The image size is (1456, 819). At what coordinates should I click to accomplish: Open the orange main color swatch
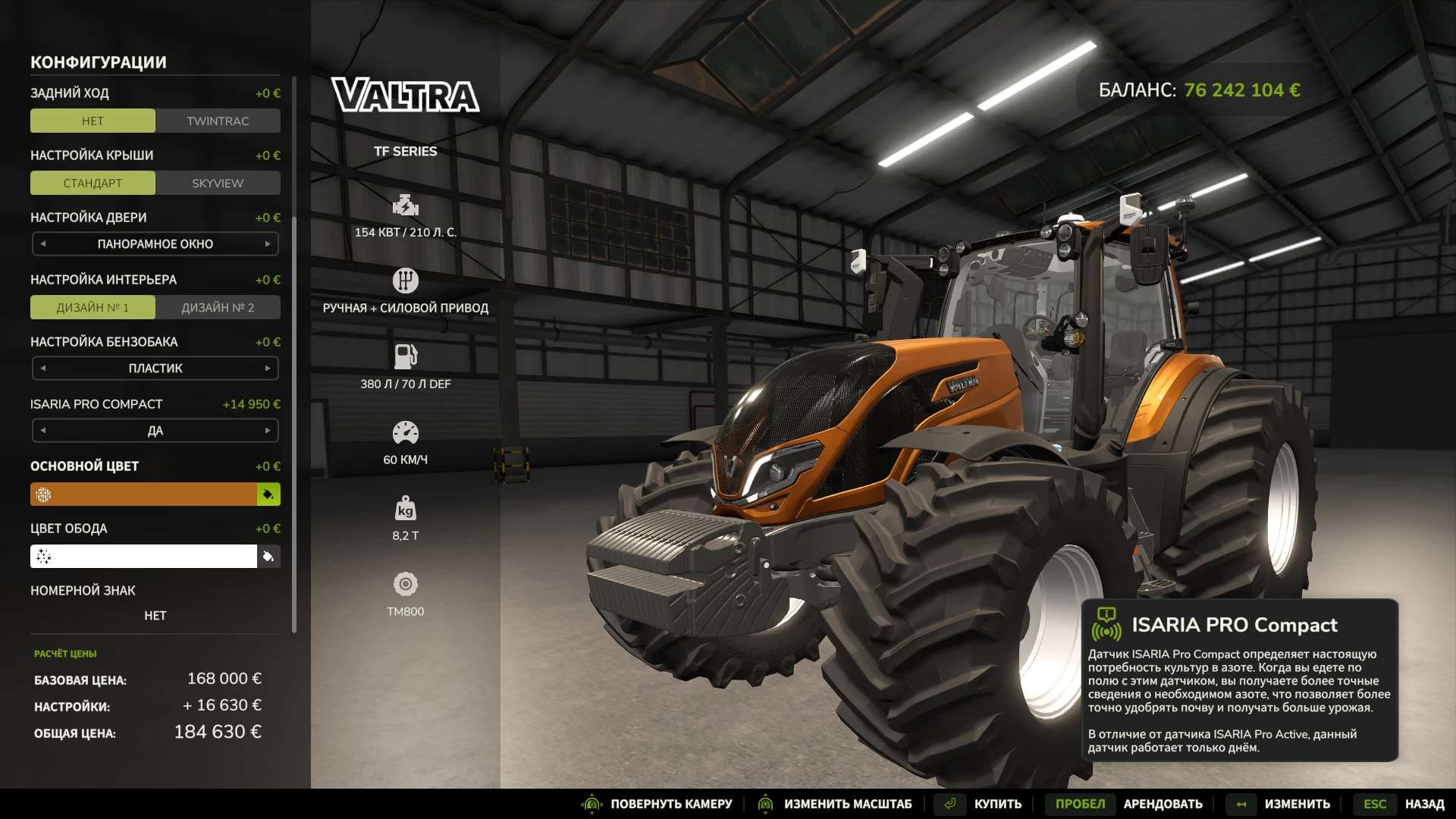point(144,494)
